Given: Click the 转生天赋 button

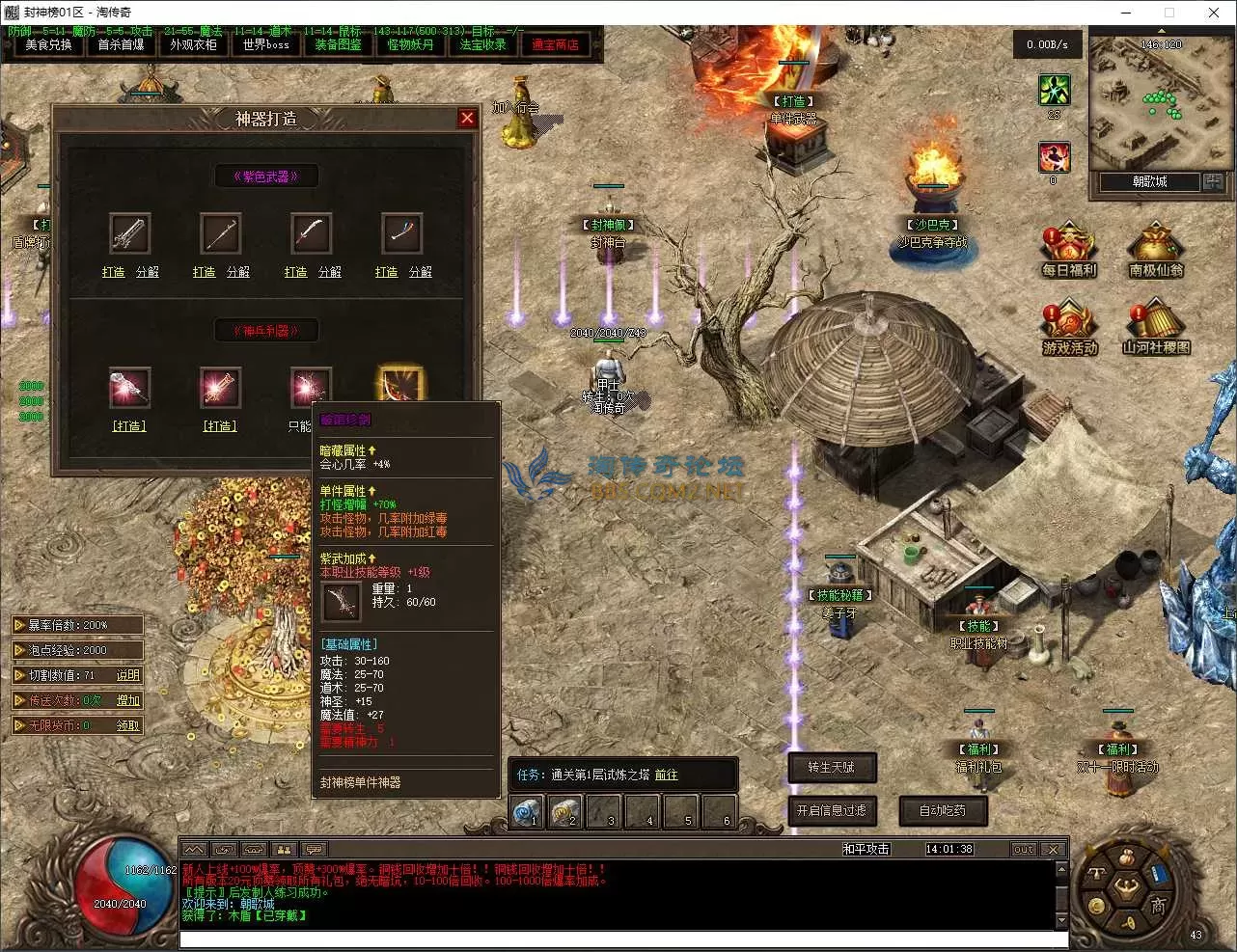Looking at the screenshot, I should [x=831, y=768].
